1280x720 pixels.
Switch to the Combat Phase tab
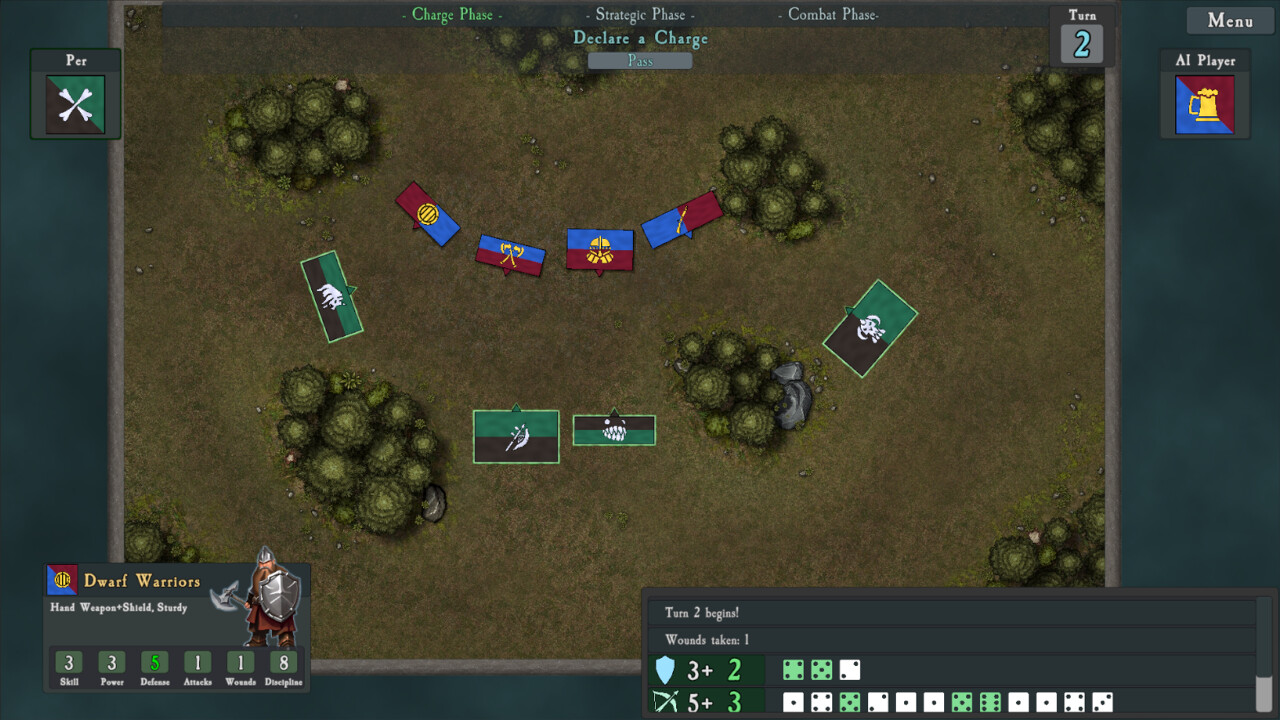[x=827, y=14]
